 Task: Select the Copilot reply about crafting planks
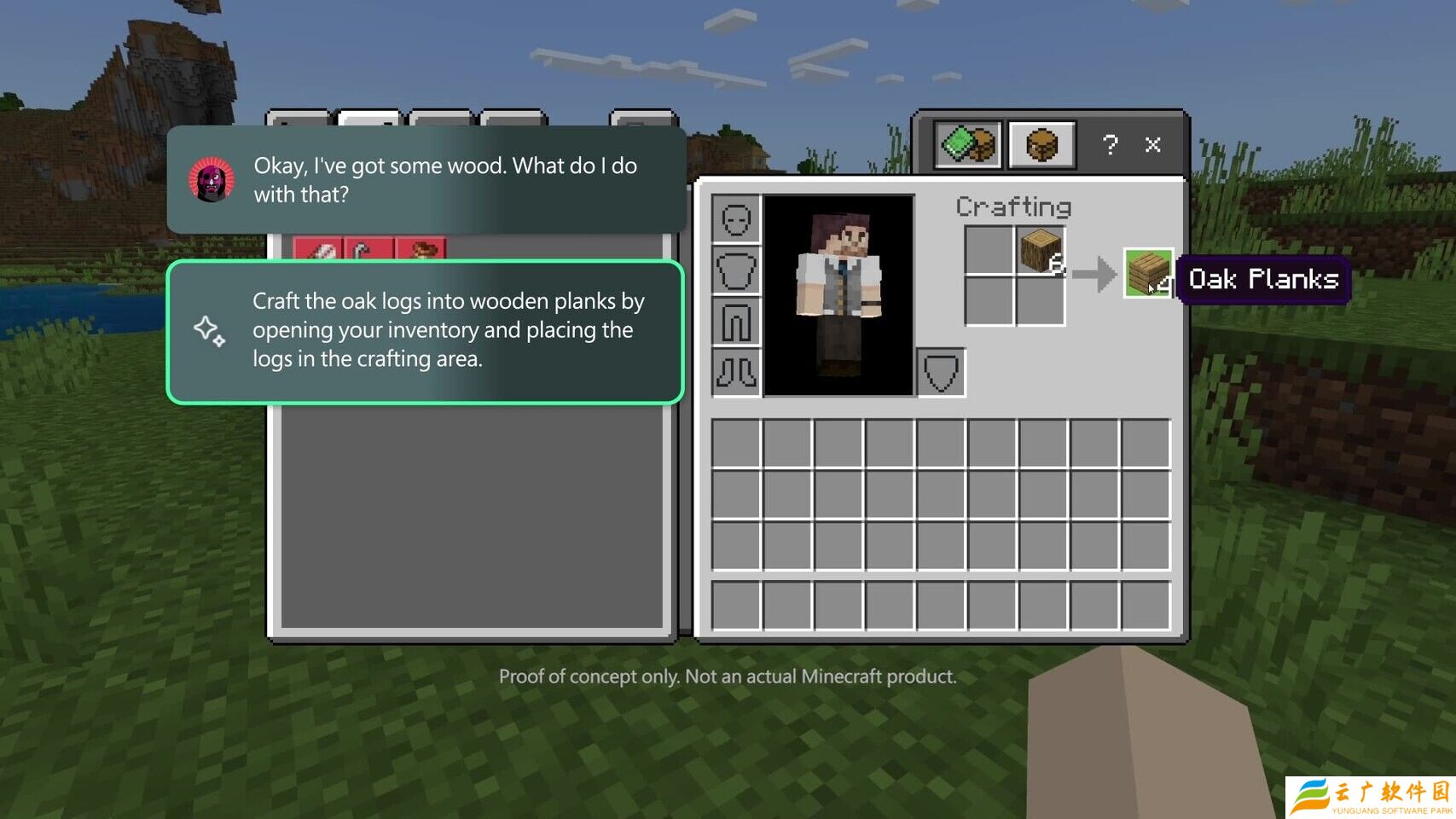tap(426, 331)
